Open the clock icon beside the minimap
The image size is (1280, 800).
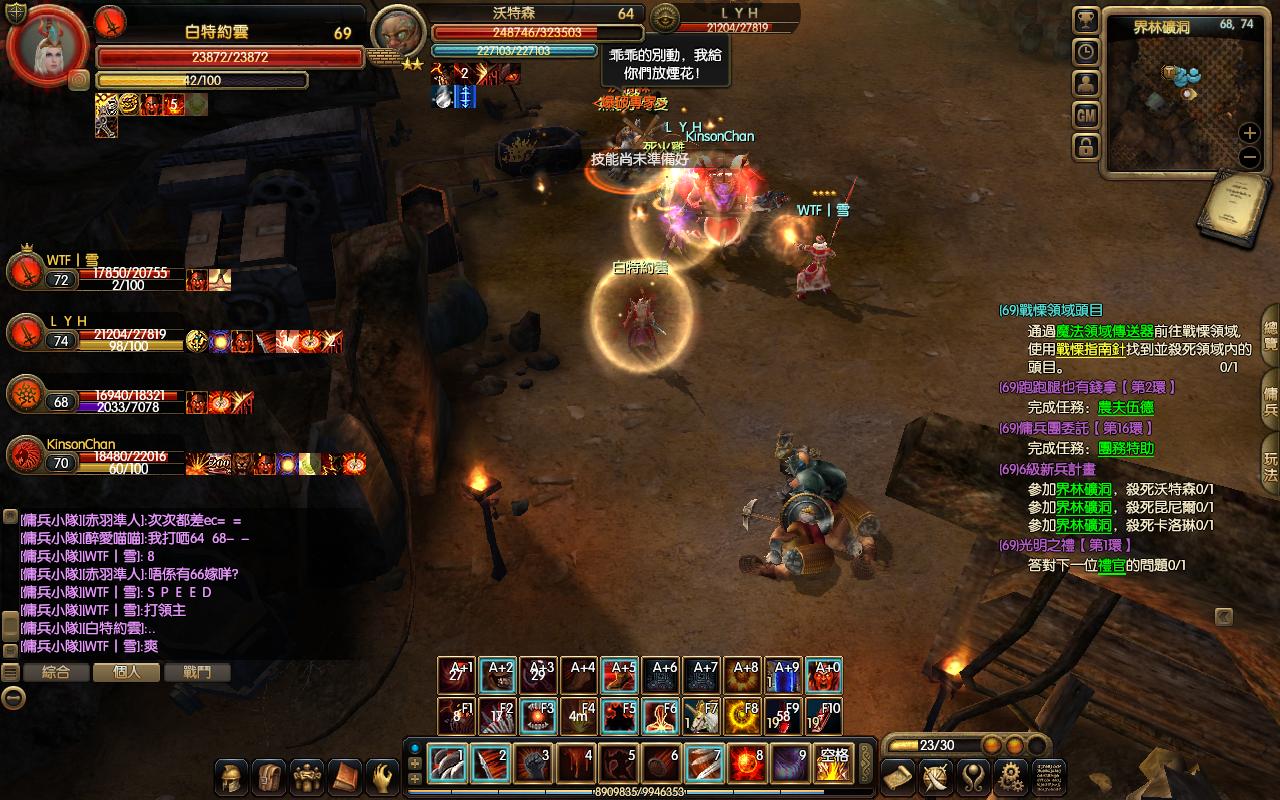pyautogui.click(x=1086, y=52)
